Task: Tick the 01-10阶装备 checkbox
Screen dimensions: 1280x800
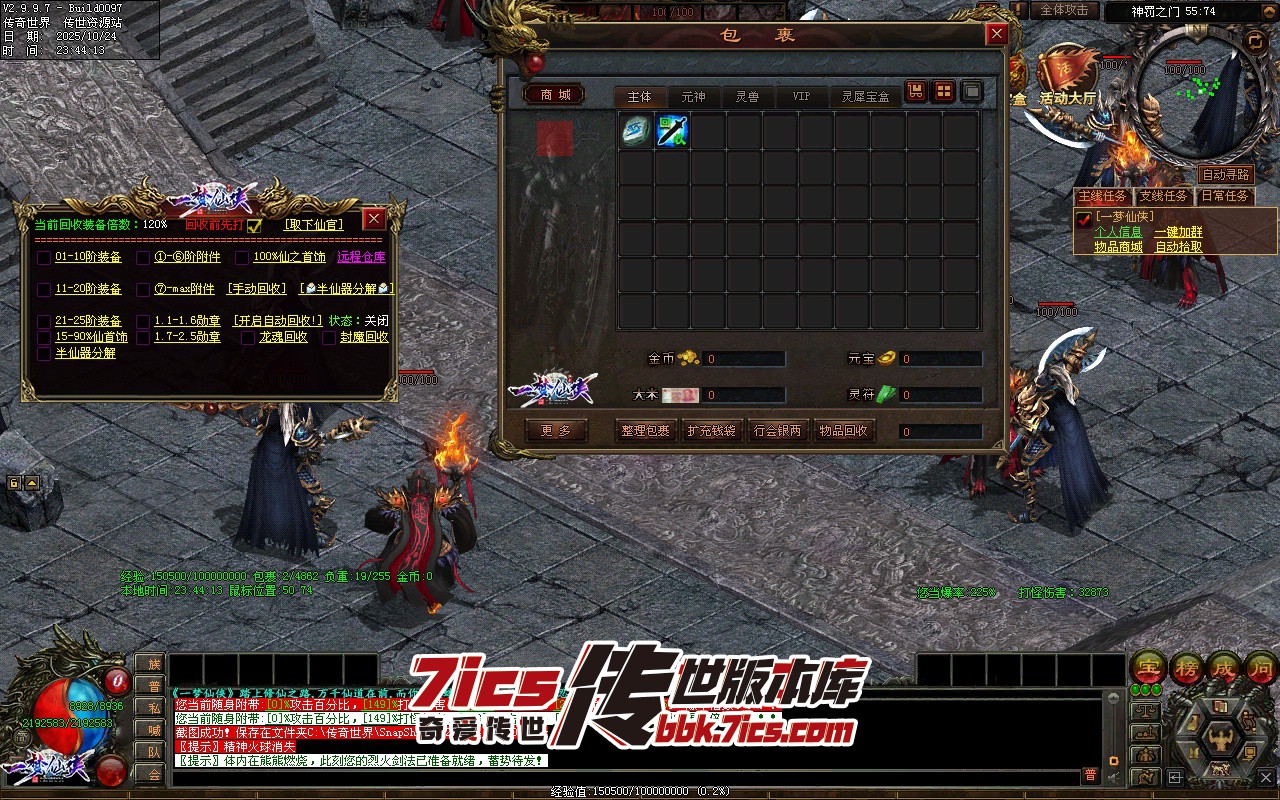Action: 44,258
